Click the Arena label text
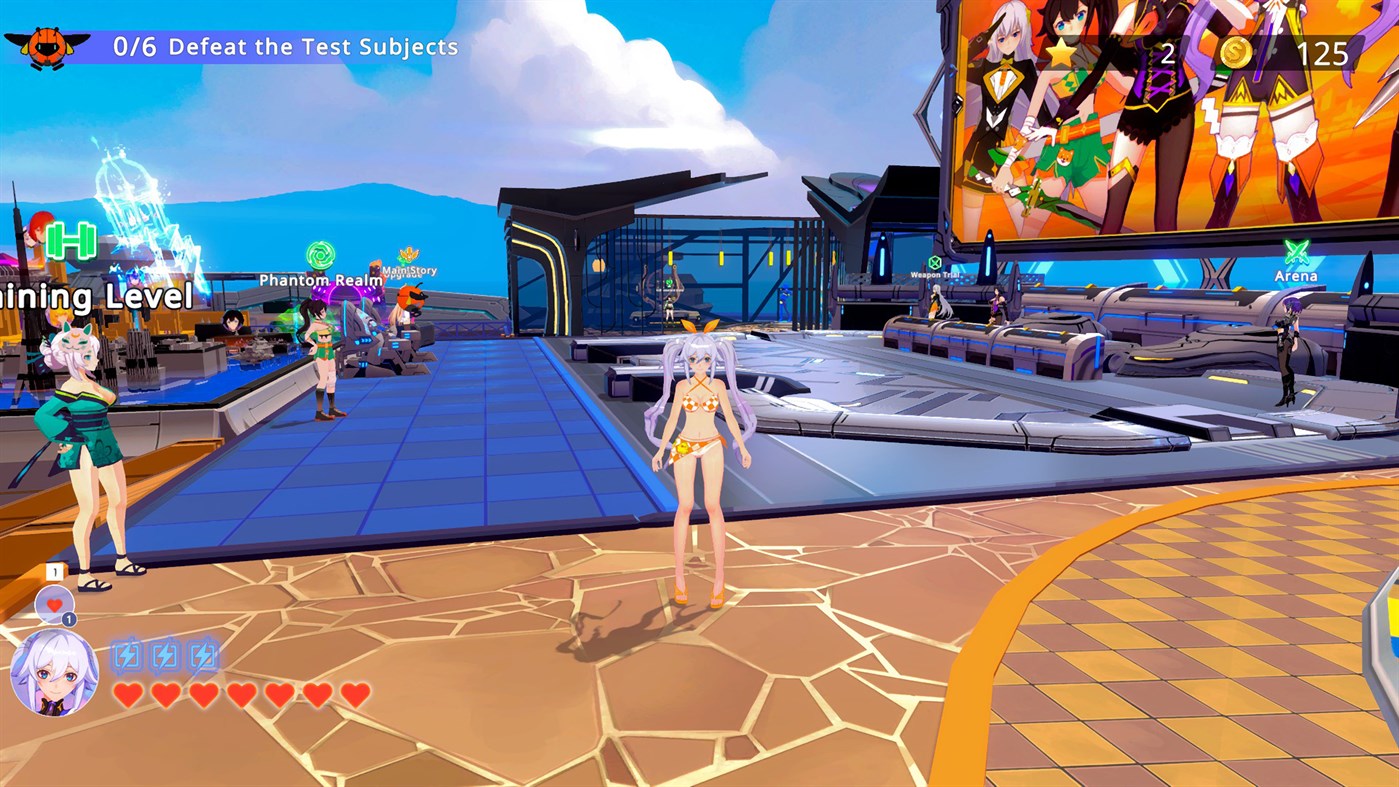The width and height of the screenshot is (1399, 787). click(x=1294, y=274)
